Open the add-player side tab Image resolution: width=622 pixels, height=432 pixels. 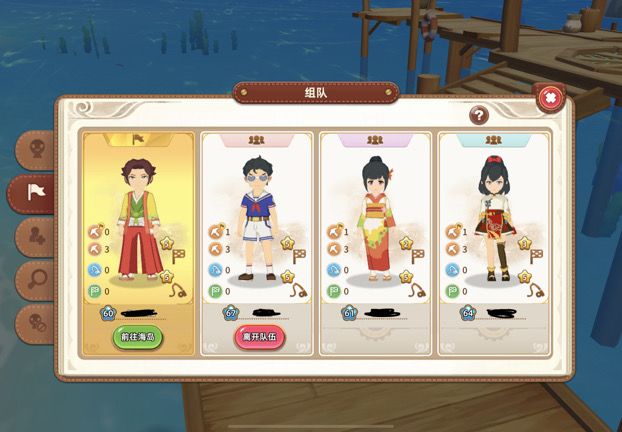click(36, 237)
